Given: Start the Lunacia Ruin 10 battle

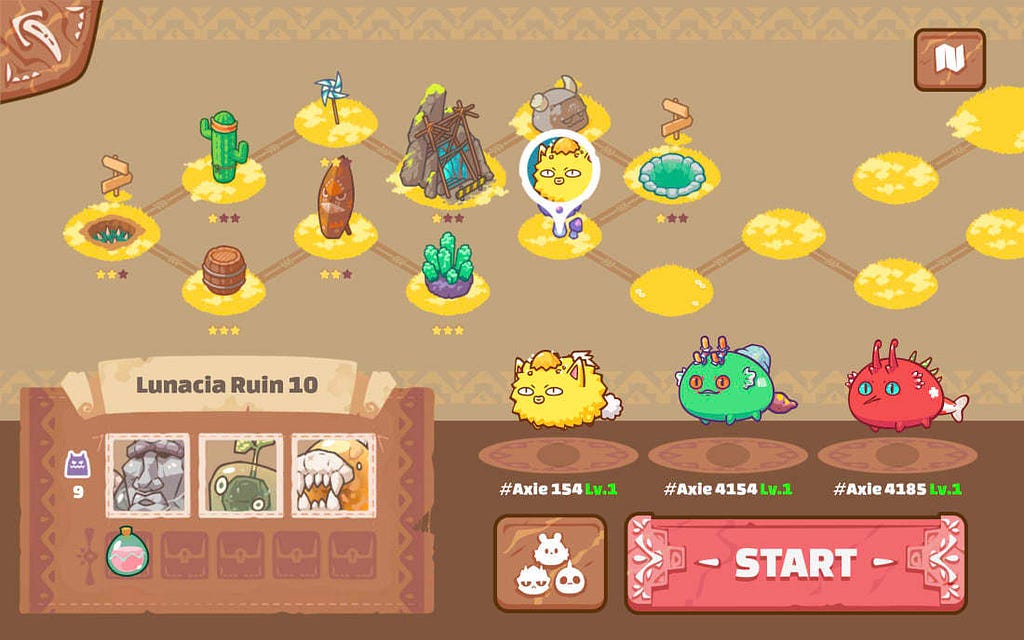Looking at the screenshot, I should pos(795,563).
